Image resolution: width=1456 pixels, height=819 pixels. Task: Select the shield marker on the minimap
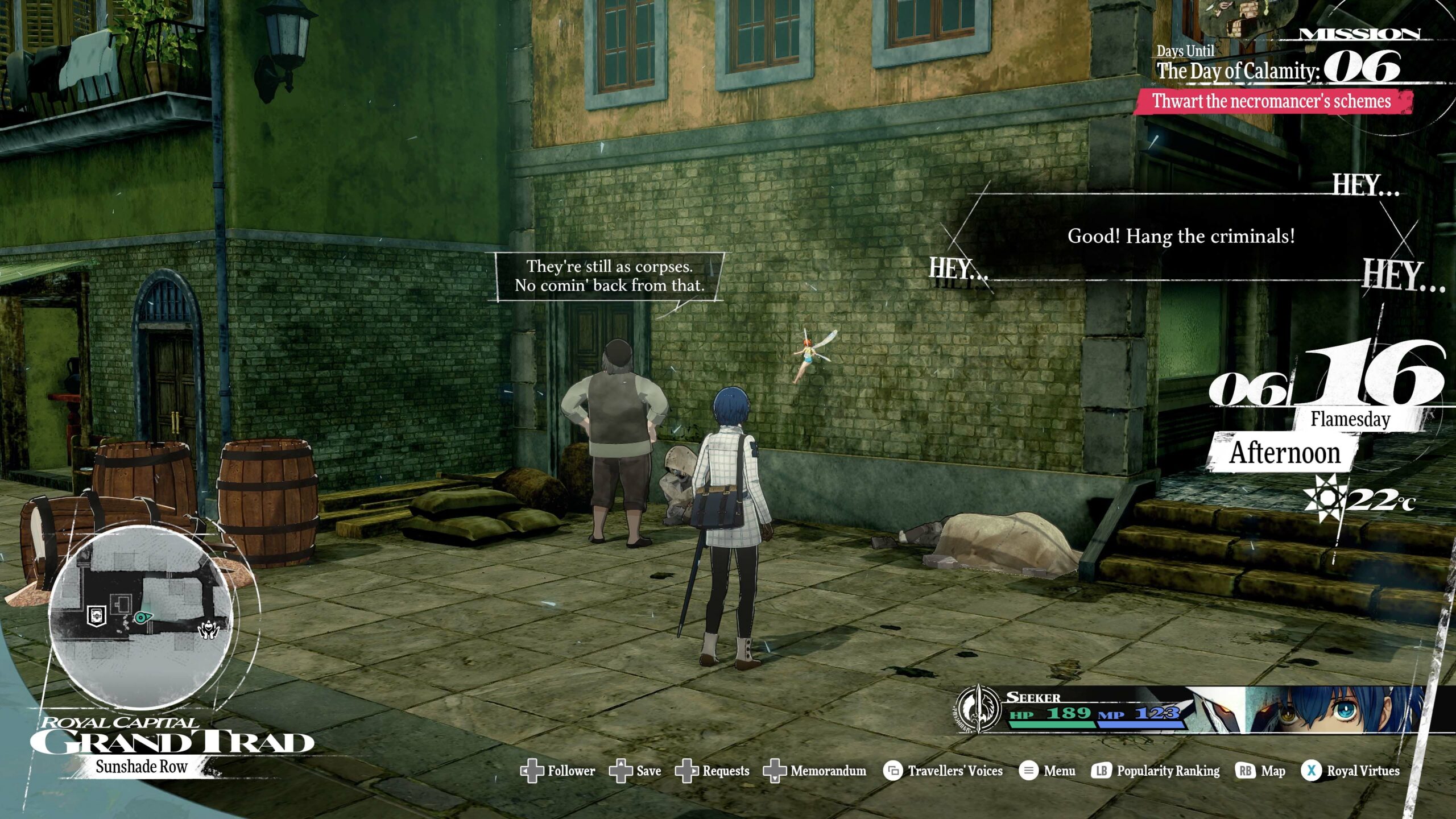[x=97, y=615]
